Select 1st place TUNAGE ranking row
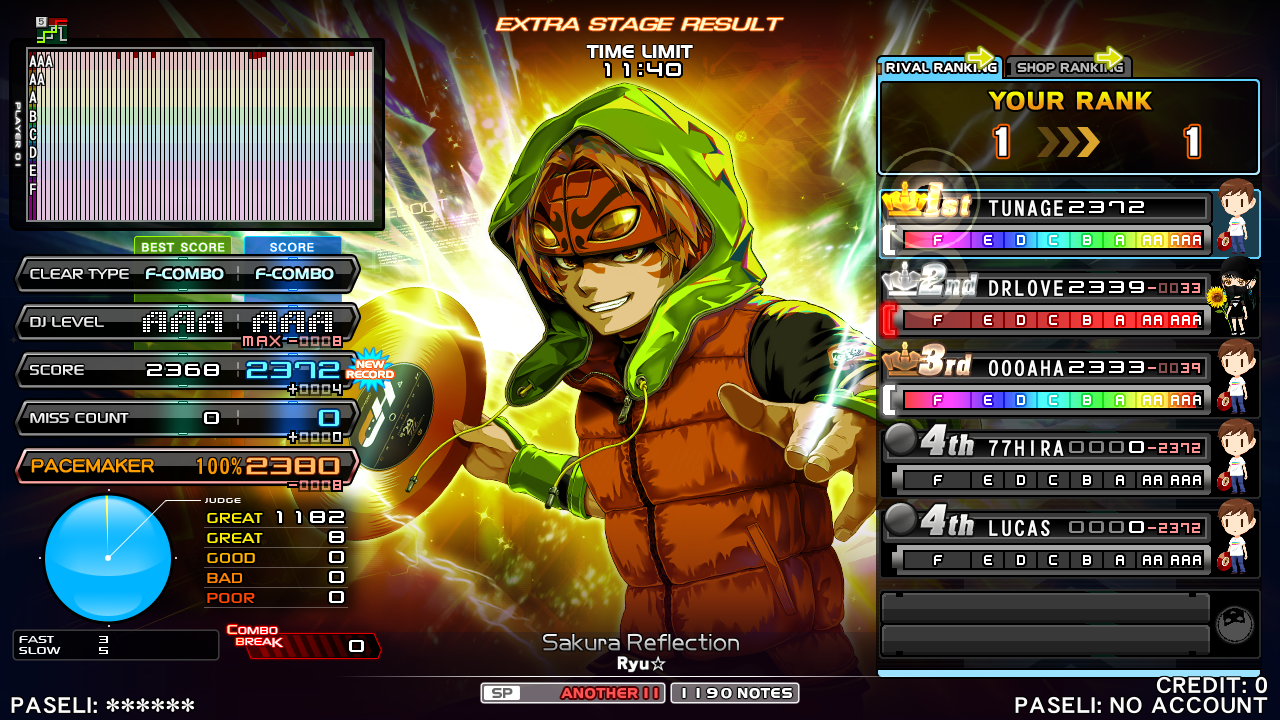 click(x=1046, y=223)
